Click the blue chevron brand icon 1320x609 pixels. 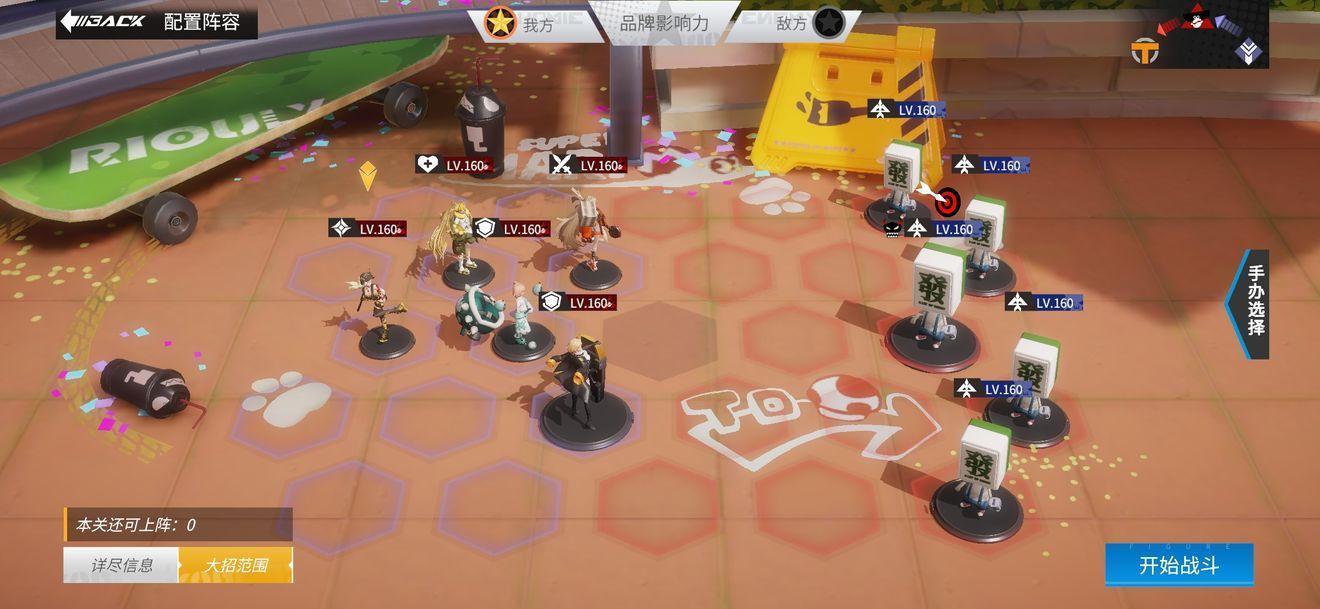[x=1248, y=51]
